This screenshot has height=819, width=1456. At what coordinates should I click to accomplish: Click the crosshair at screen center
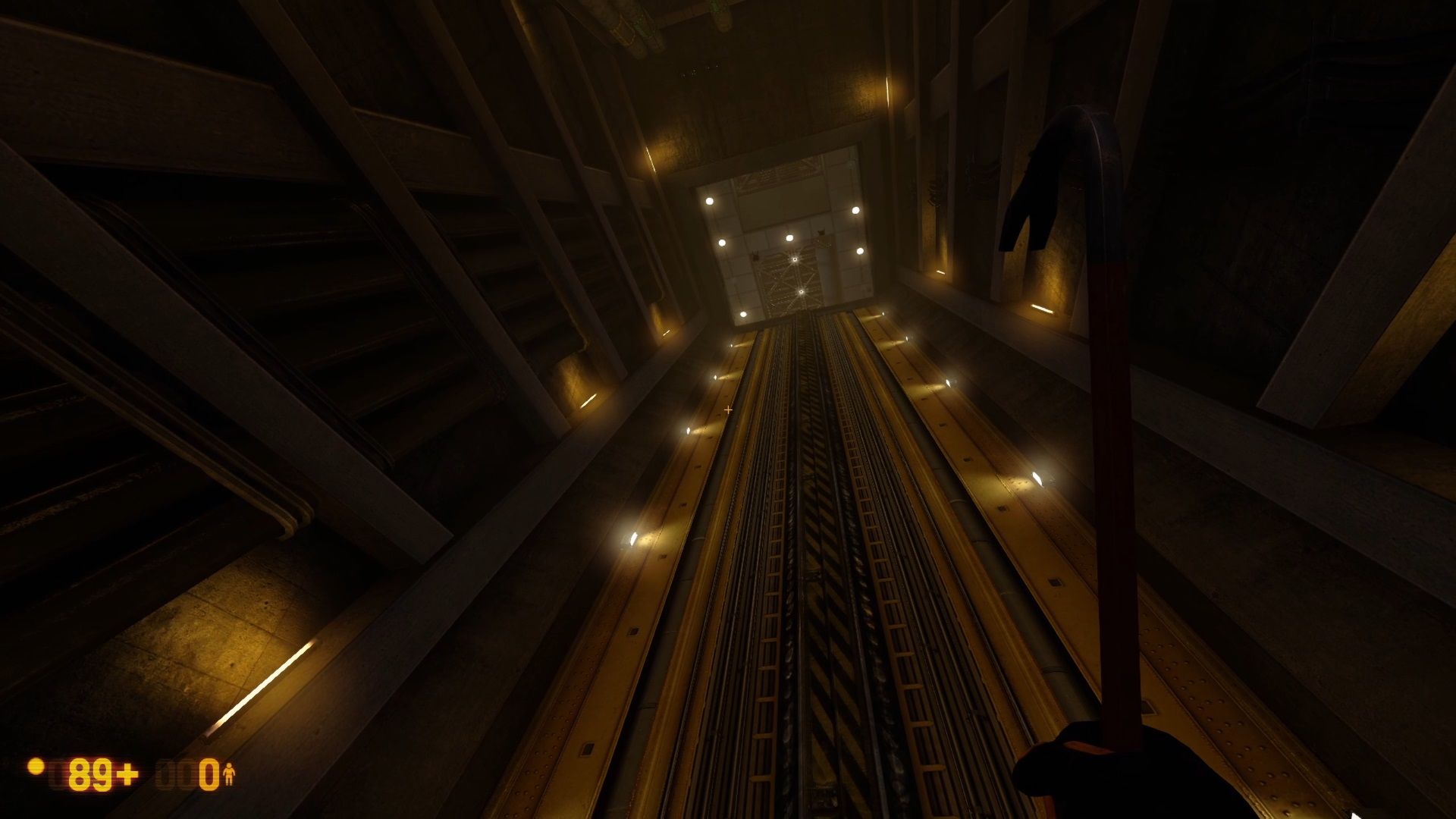[x=726, y=409]
